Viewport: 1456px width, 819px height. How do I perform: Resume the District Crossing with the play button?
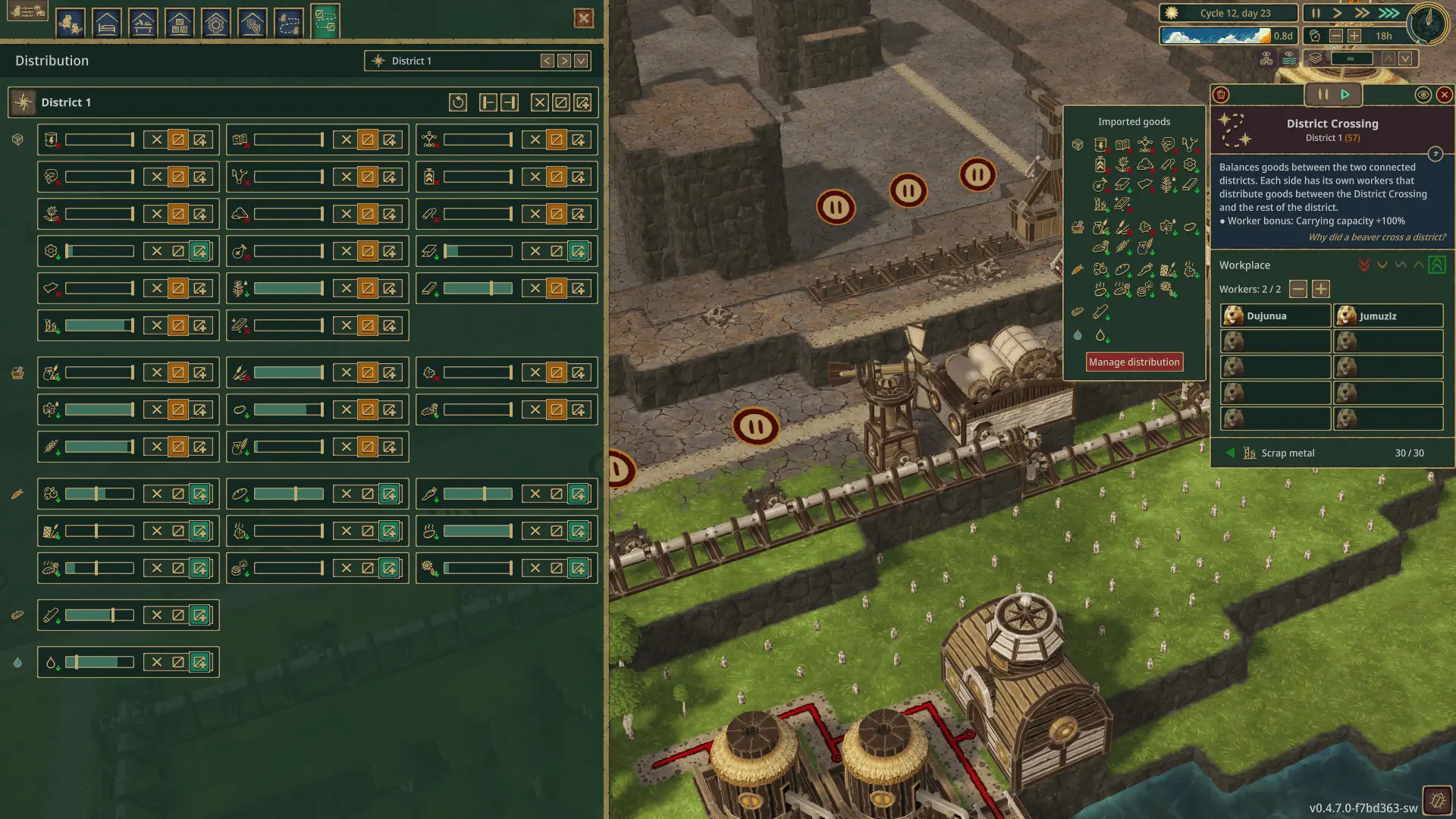(1345, 95)
